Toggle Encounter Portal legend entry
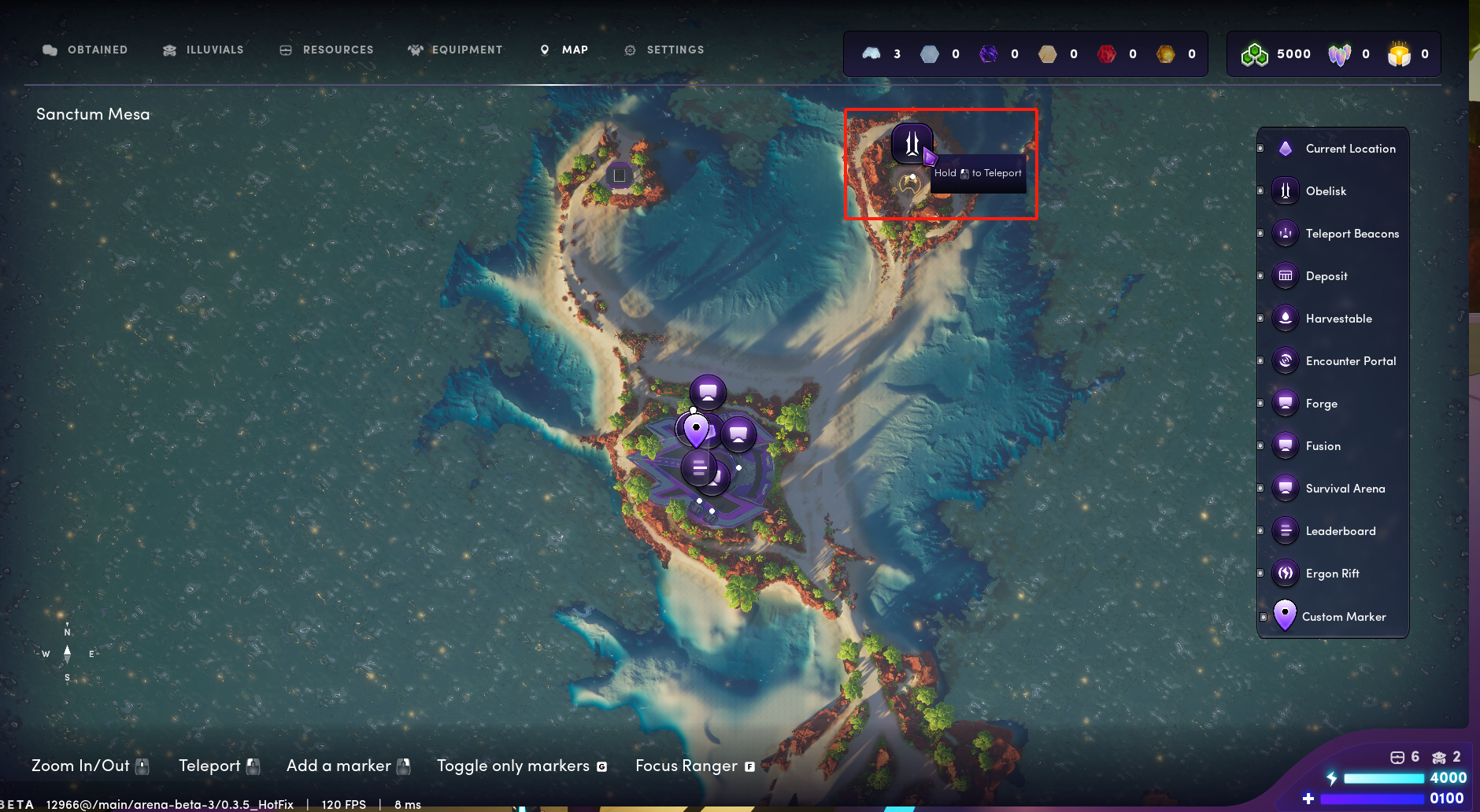Screen dimensions: 1480x812 coord(1350,361)
